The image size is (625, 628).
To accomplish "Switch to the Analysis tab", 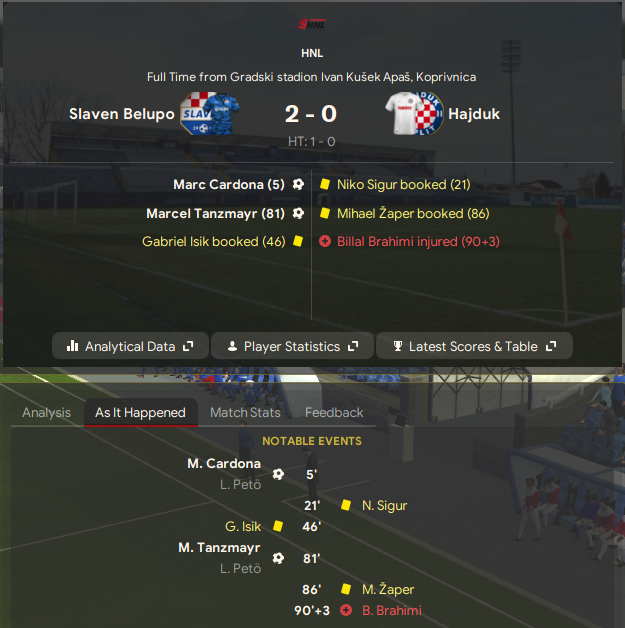I will tap(46, 412).
